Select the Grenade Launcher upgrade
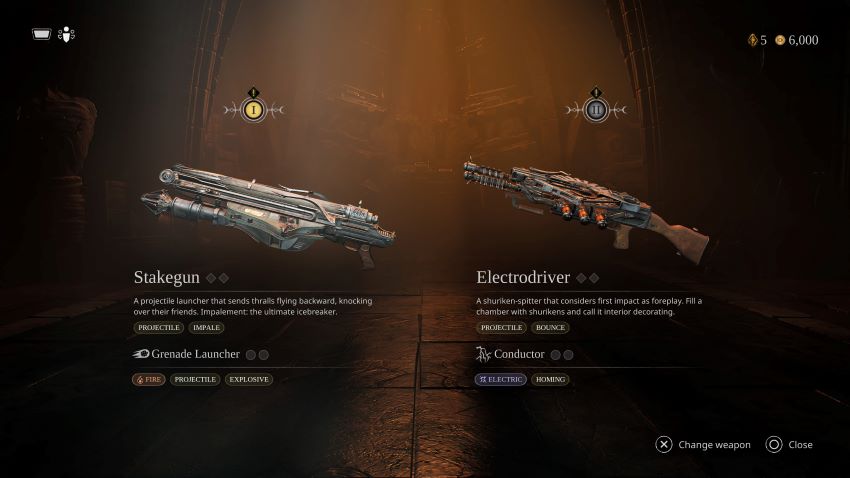Viewport: 850px width, 478px height. 195,354
